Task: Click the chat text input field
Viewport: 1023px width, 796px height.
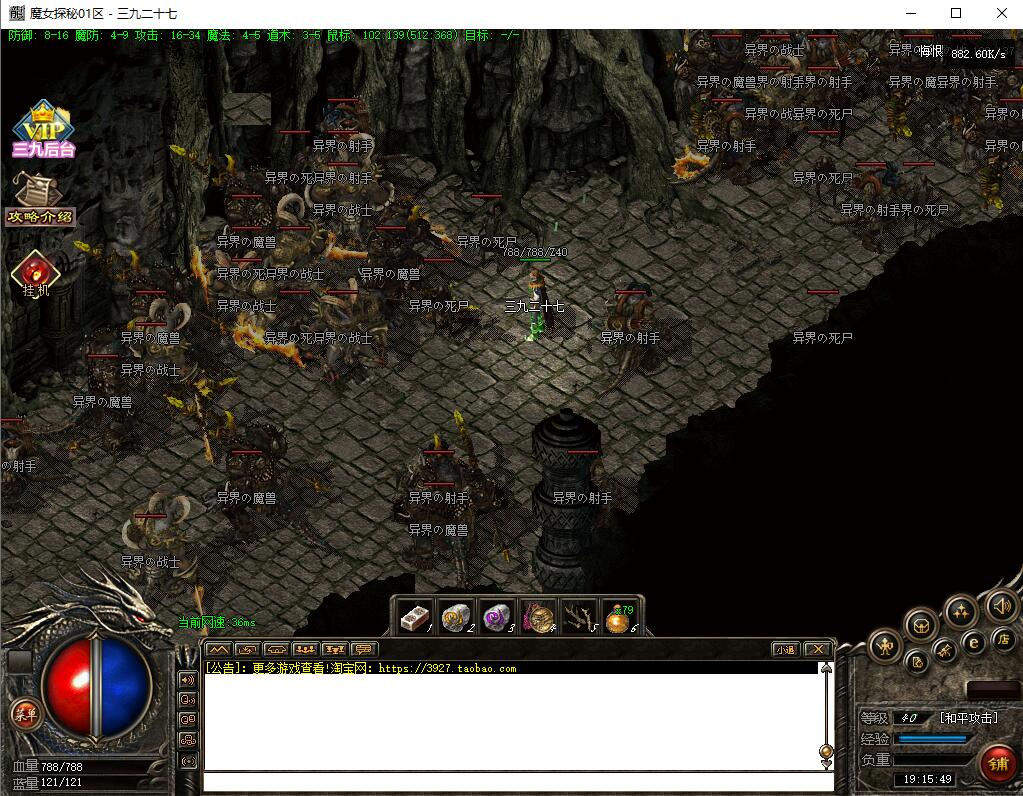Action: point(517,781)
